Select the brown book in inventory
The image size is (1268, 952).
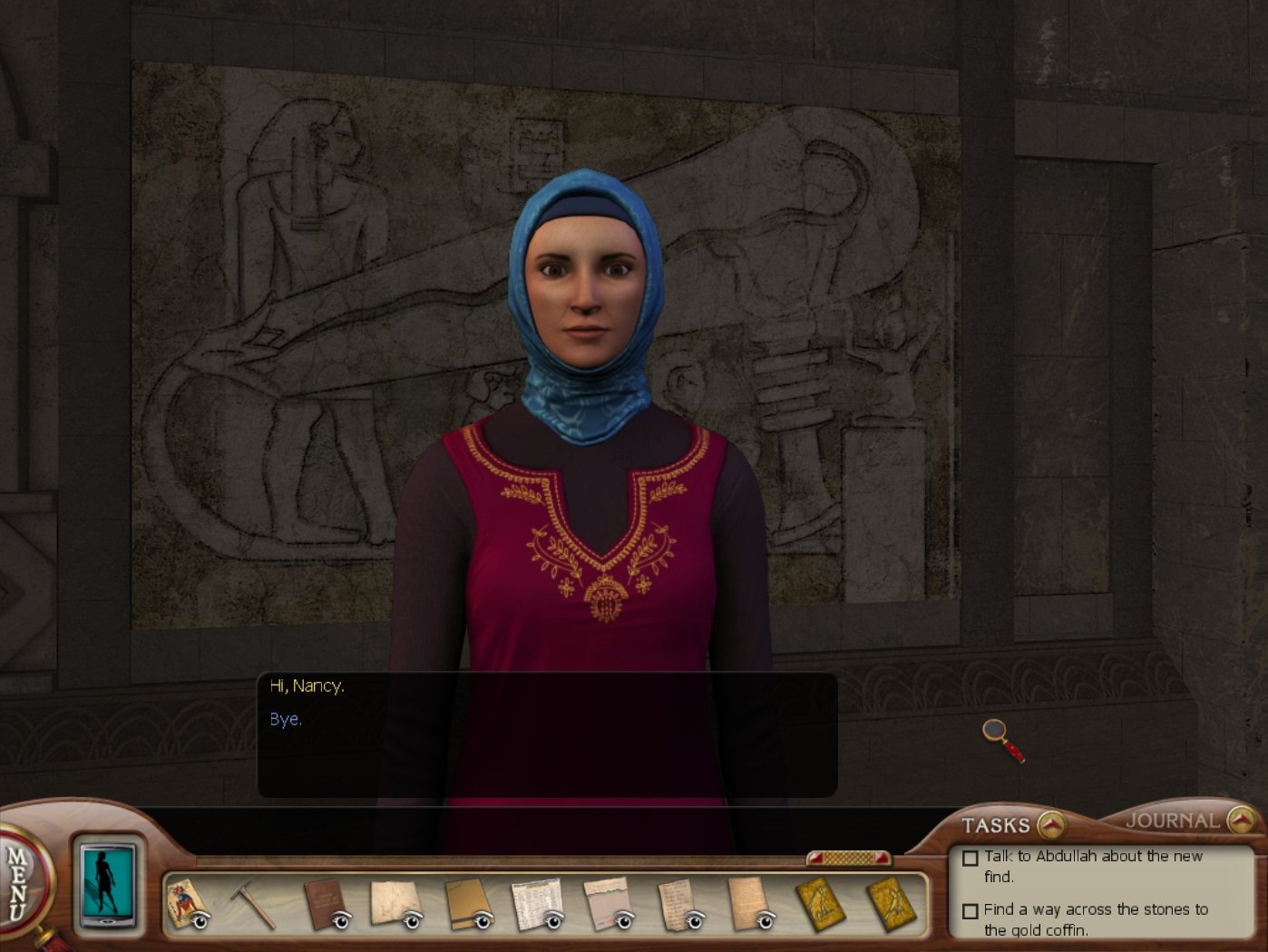coord(322,902)
